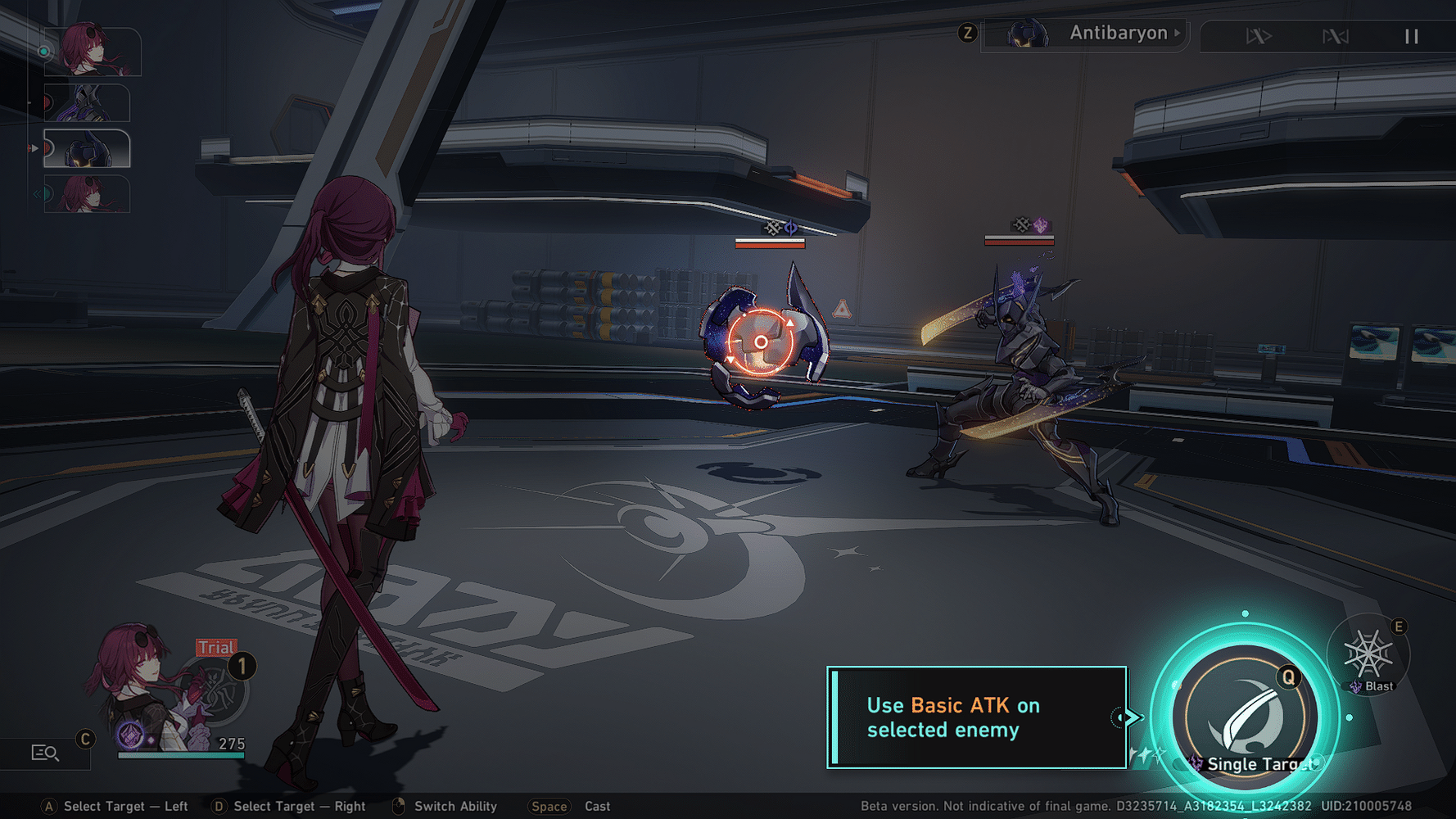The height and width of the screenshot is (819, 1456).
Task: Click the topmost turn-order portrait thumbnail
Action: 93,51
